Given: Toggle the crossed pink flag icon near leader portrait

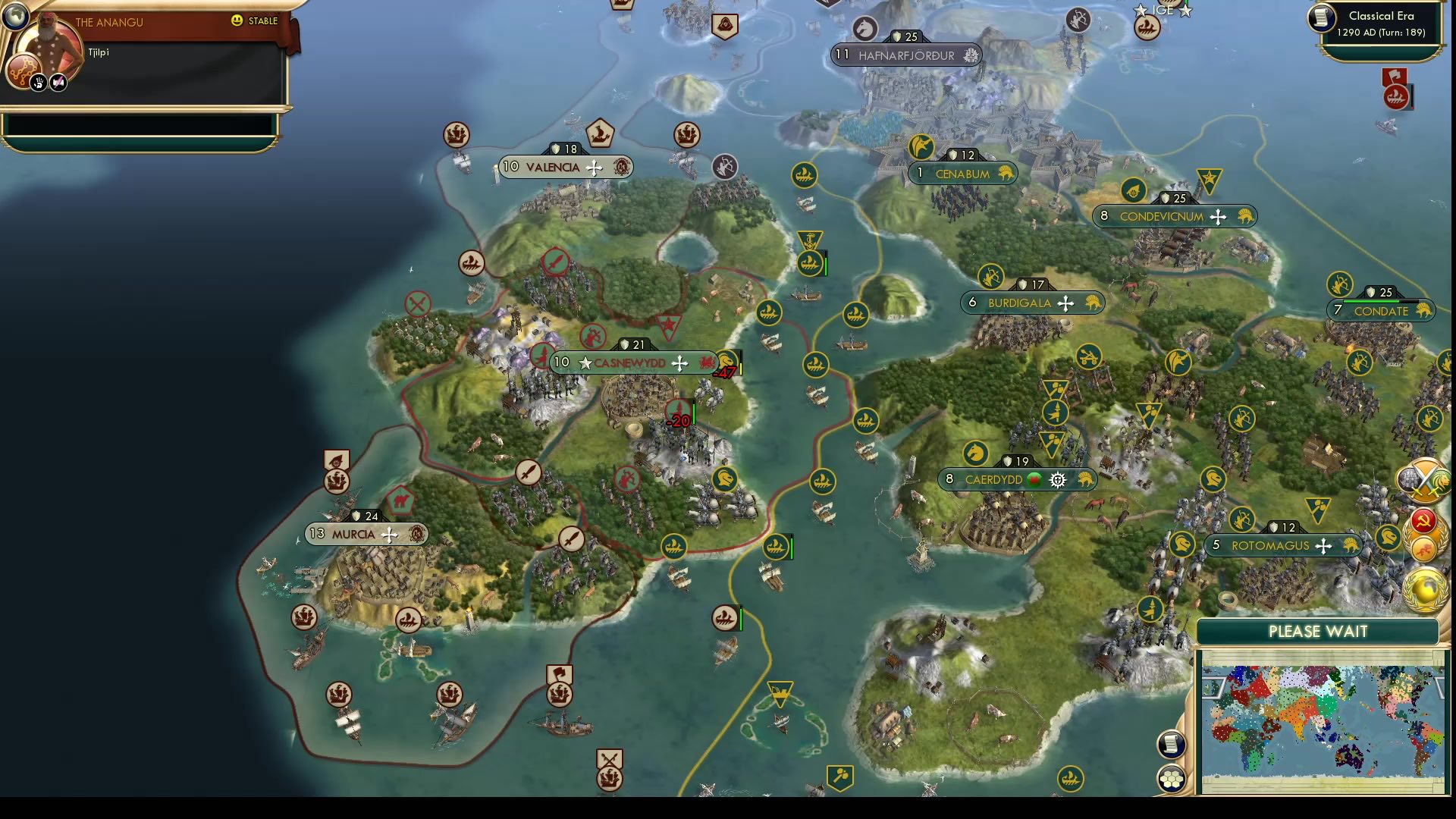Looking at the screenshot, I should (x=57, y=81).
